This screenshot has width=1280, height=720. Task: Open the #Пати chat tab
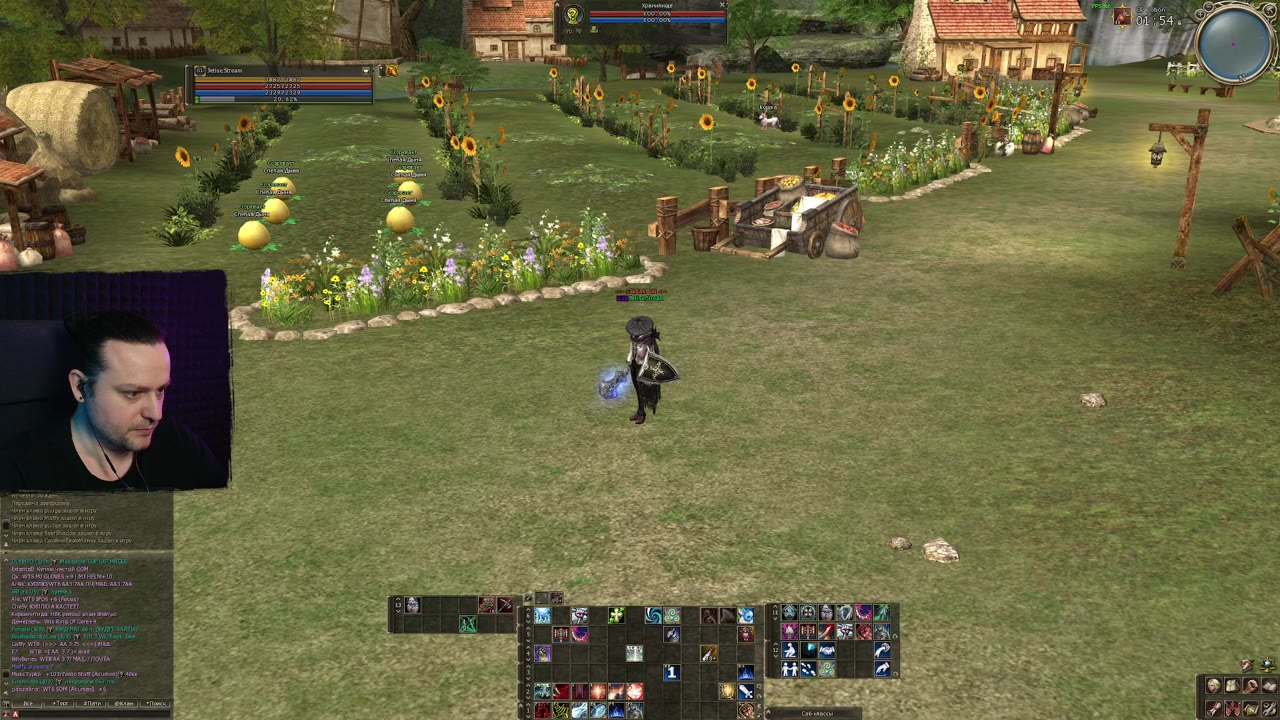click(x=92, y=704)
